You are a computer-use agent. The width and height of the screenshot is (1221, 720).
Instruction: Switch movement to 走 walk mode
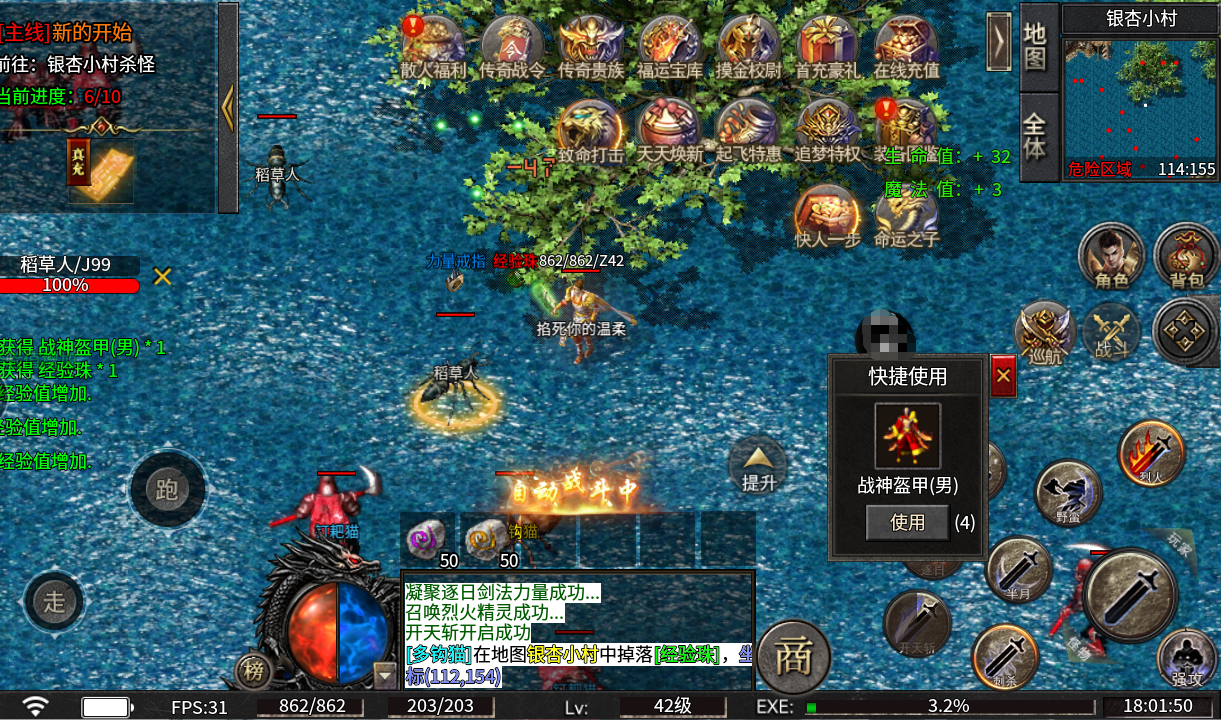(x=55, y=601)
